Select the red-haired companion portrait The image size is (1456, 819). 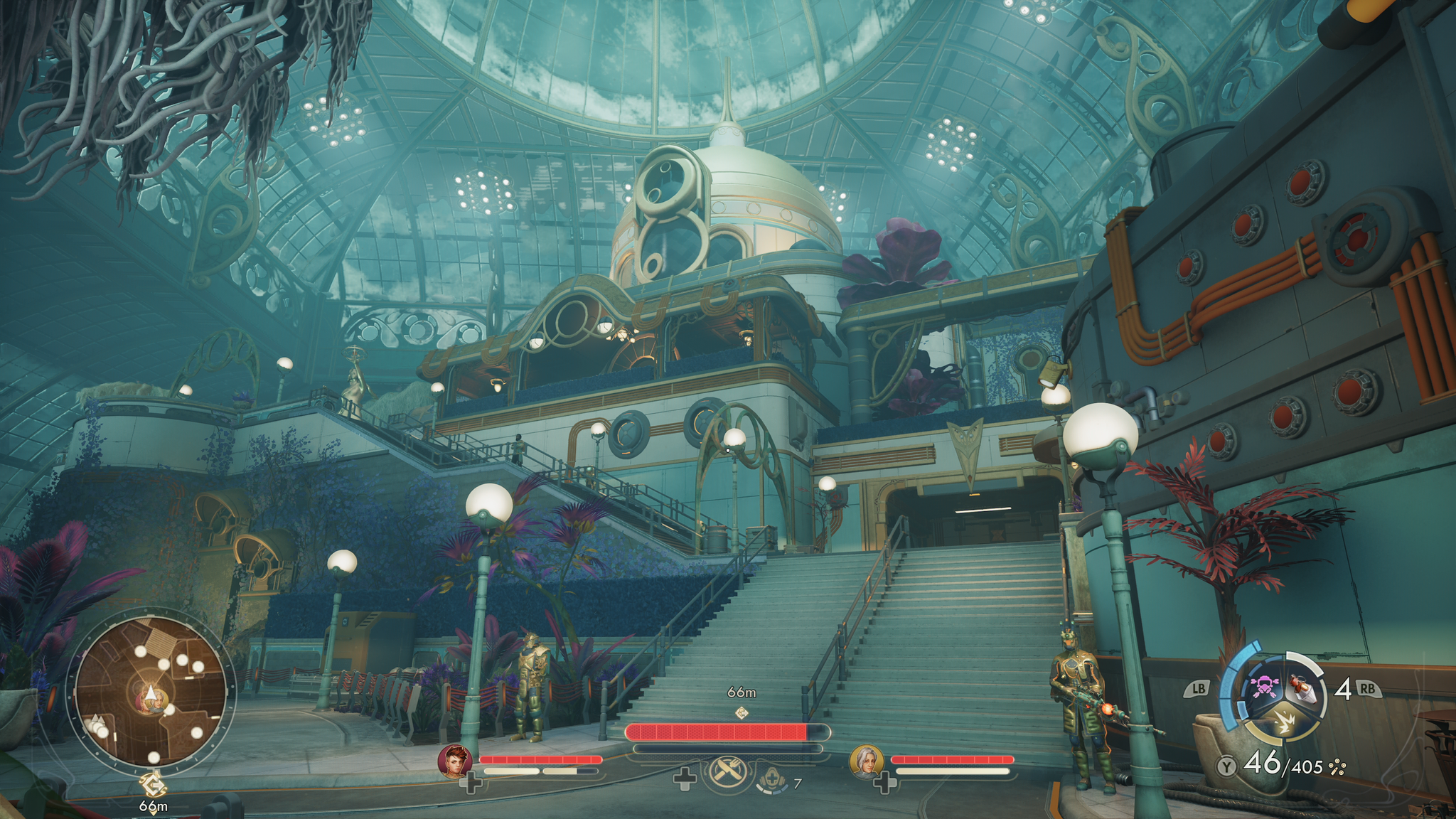[454, 761]
